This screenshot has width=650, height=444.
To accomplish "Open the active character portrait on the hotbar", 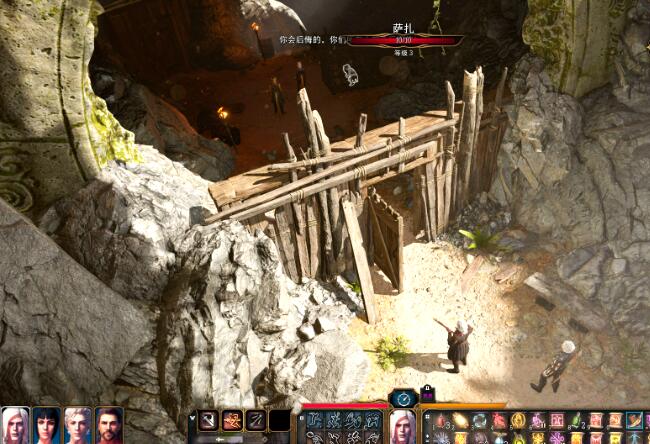I will pos(402,427).
